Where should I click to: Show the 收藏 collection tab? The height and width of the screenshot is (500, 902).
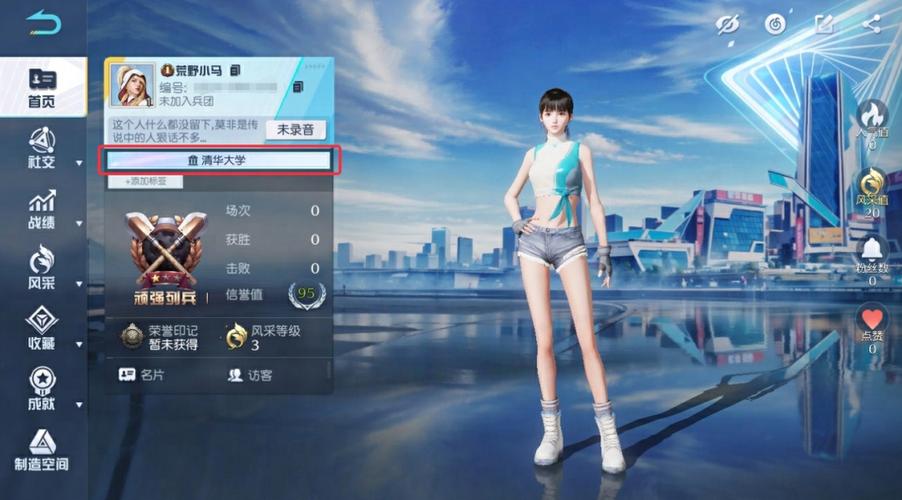(42, 329)
